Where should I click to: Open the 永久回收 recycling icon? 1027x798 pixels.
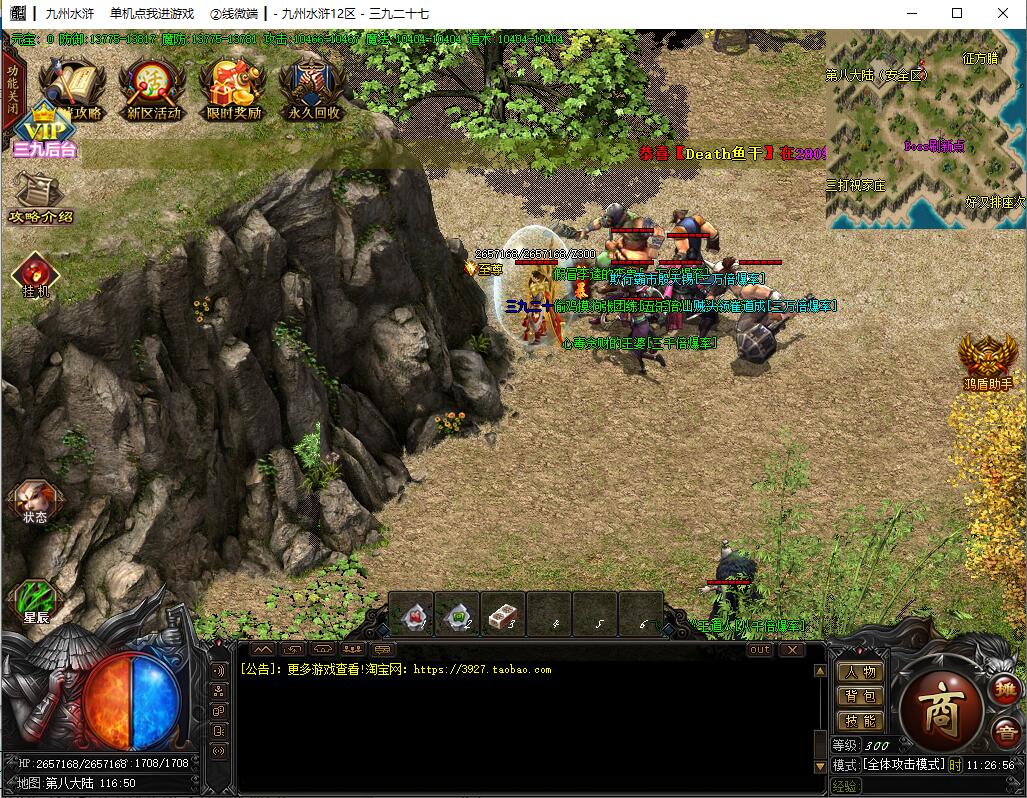pos(312,90)
